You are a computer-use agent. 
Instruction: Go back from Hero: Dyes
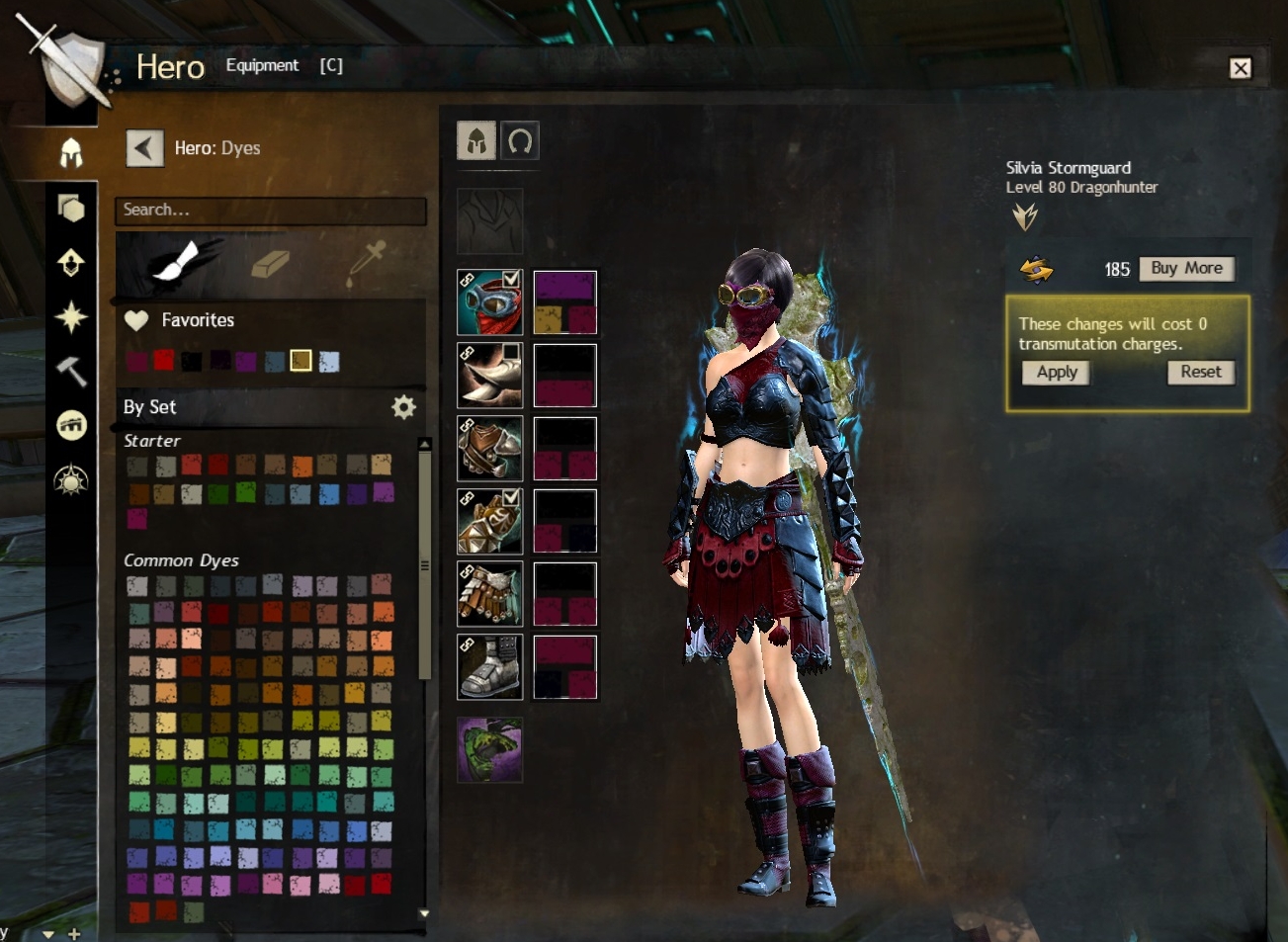(144, 148)
